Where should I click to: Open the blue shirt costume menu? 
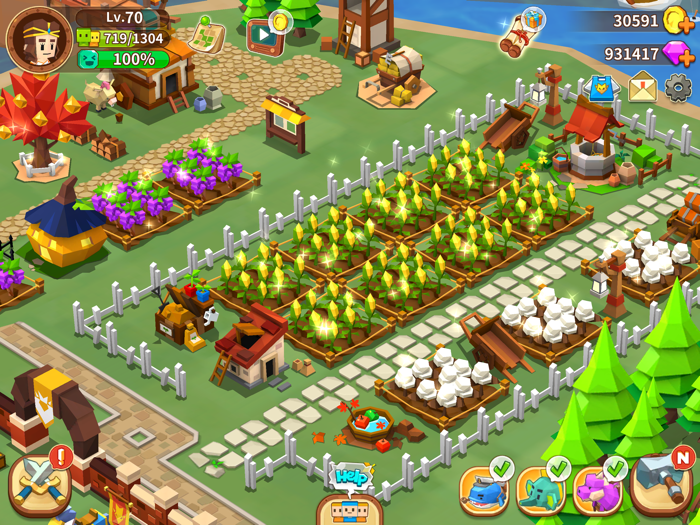click(602, 88)
